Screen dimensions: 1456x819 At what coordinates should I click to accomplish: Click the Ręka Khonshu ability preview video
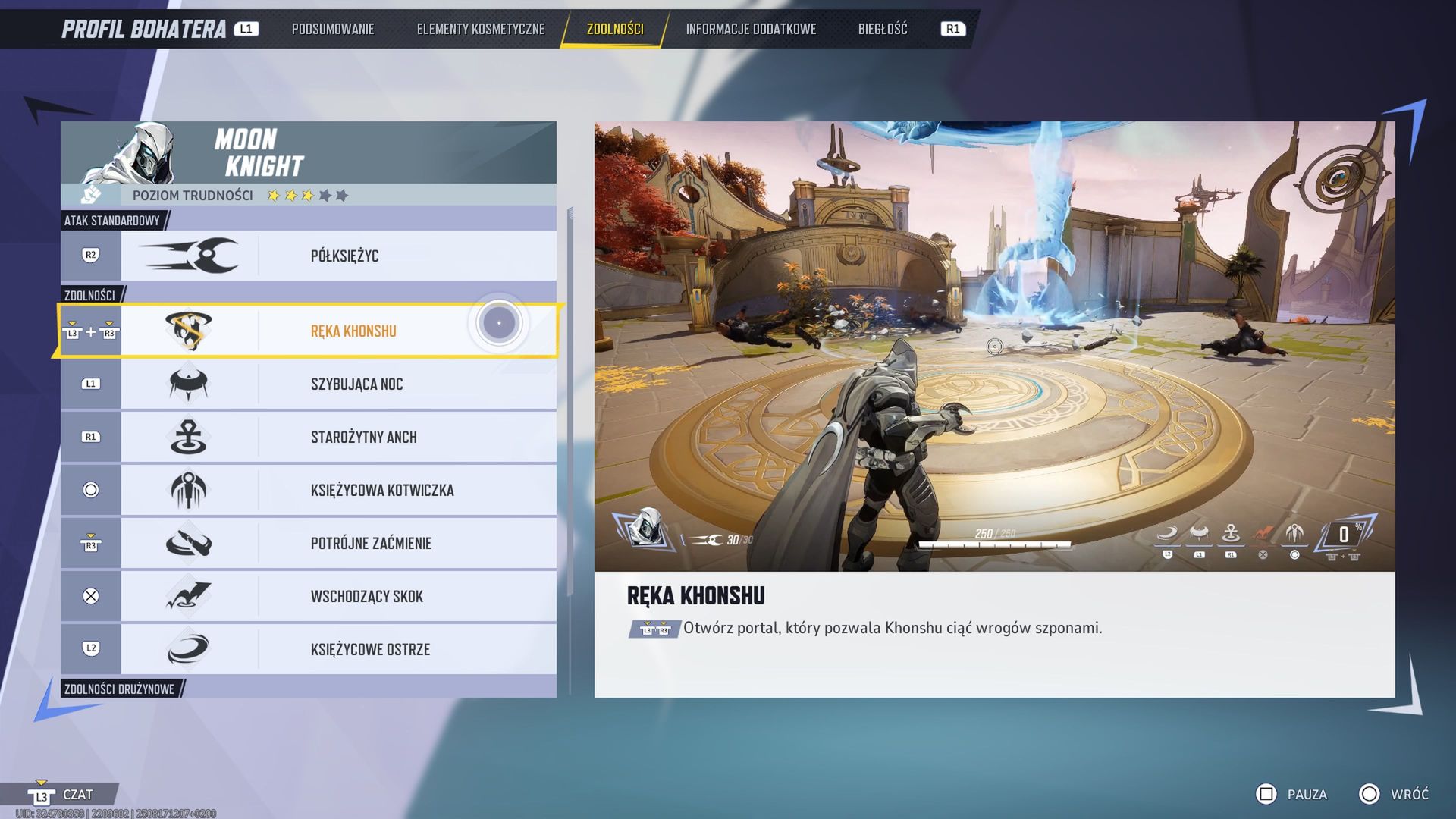994,346
